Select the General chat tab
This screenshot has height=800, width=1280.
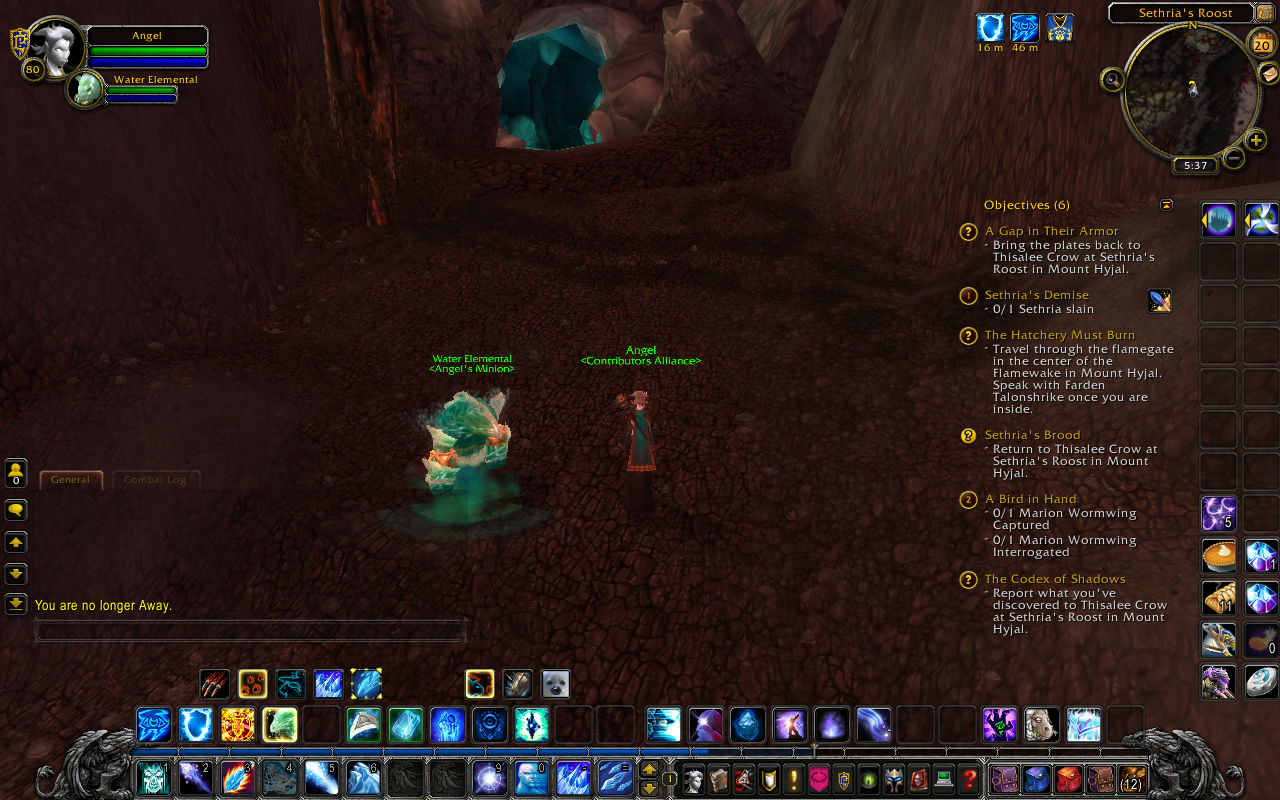(x=70, y=479)
